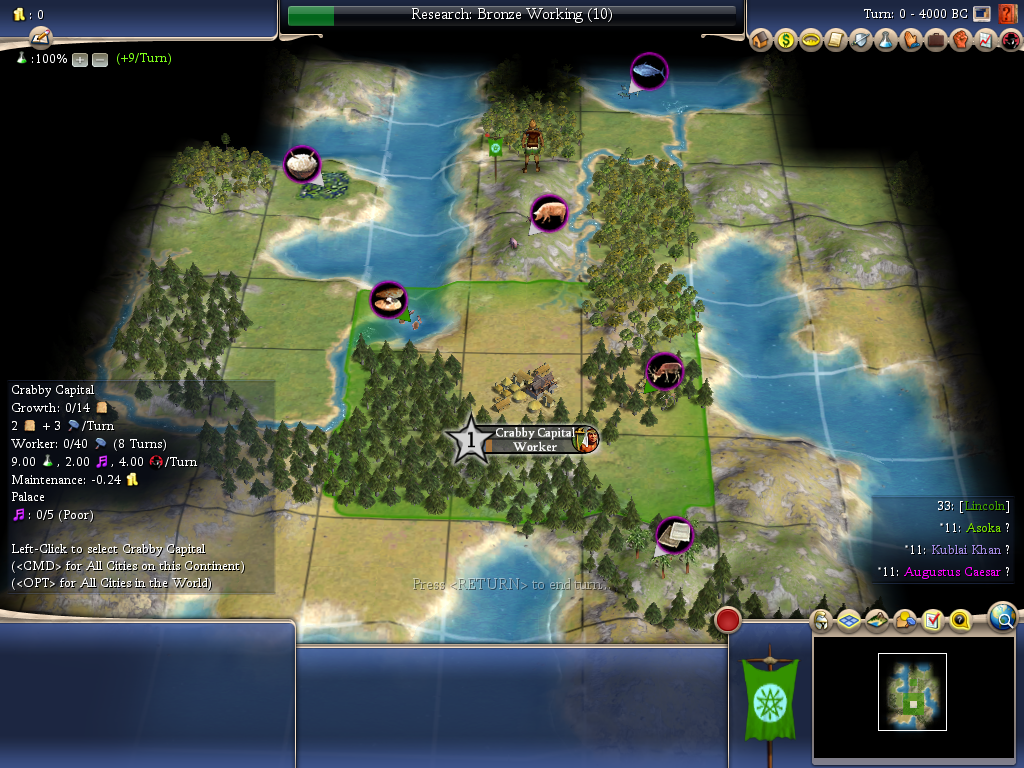Open the Corporation Advisor briefcase icon
This screenshot has width=1024, height=768.
click(x=936, y=41)
